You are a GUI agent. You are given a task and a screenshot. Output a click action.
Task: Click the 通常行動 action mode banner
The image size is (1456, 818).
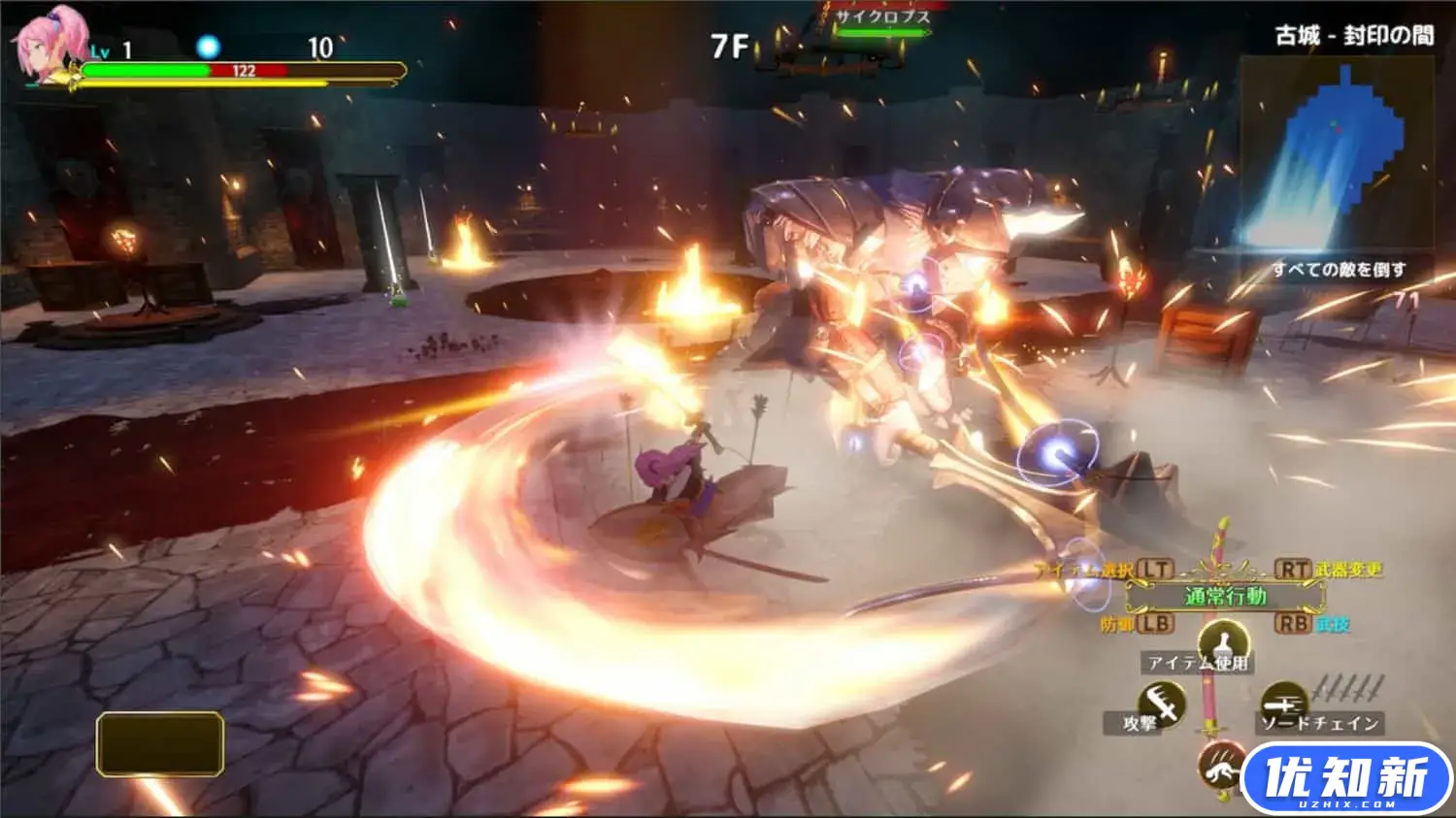(x=1225, y=596)
